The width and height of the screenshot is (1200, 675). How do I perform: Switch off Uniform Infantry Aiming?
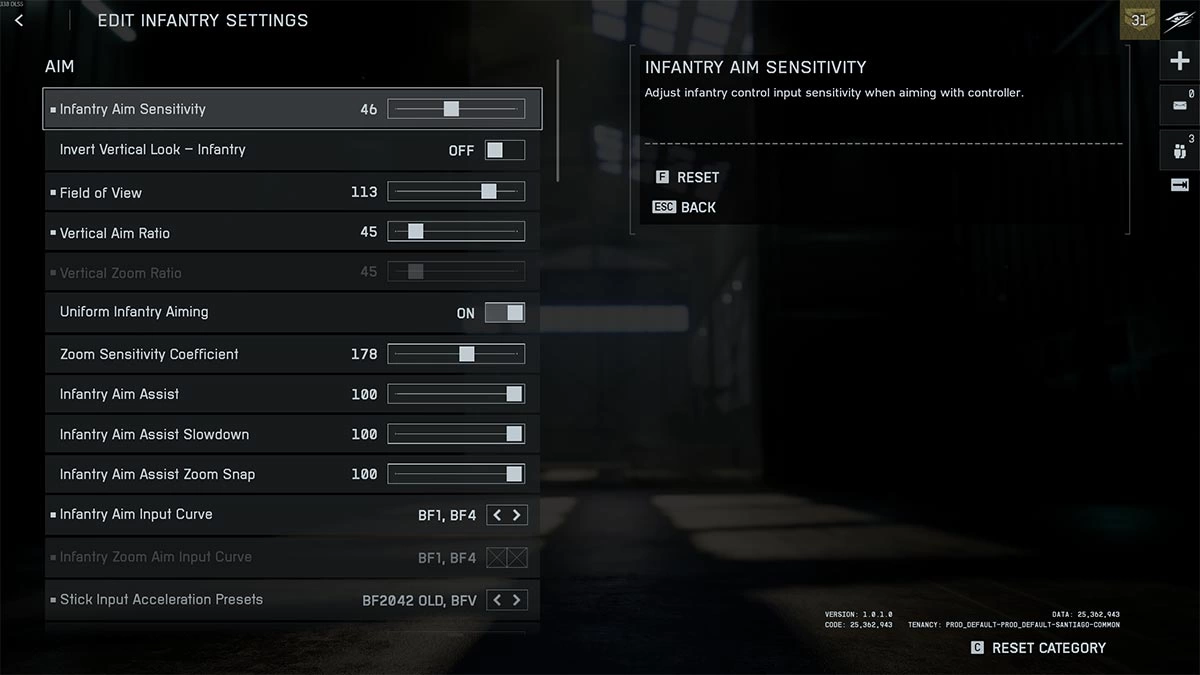(x=505, y=313)
